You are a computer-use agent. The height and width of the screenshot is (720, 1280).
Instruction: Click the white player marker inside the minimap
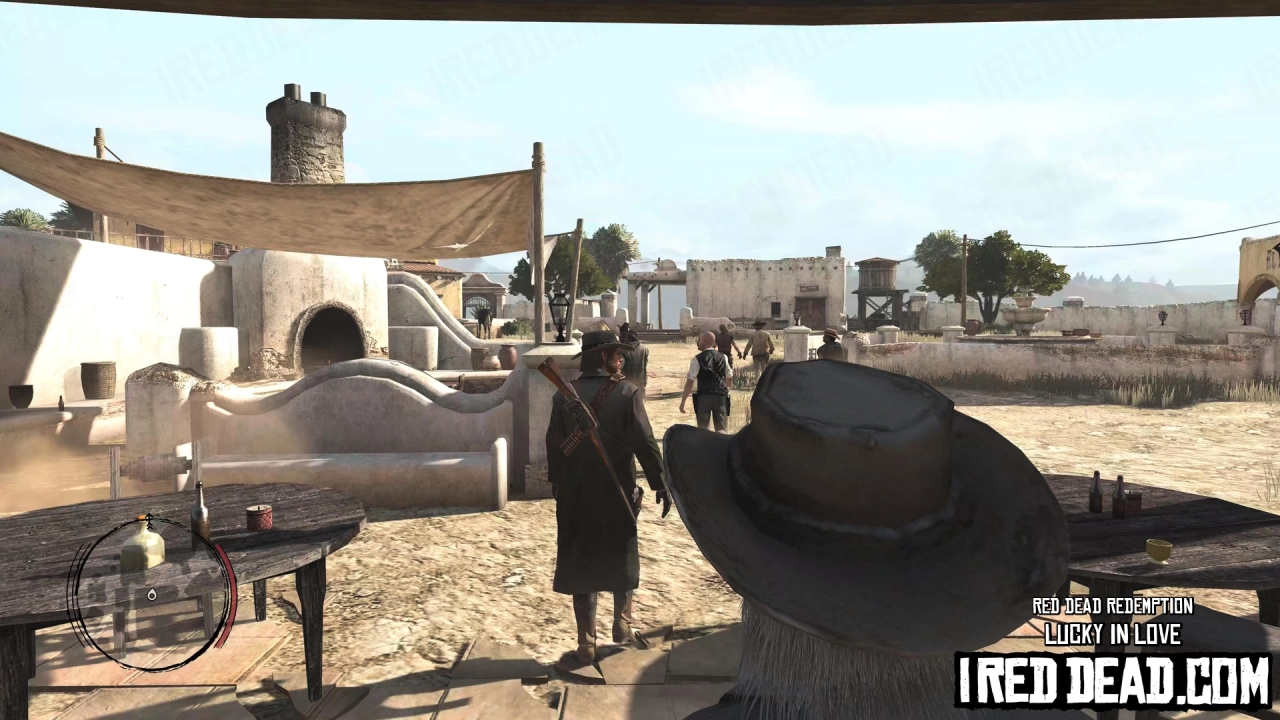[x=151, y=595]
